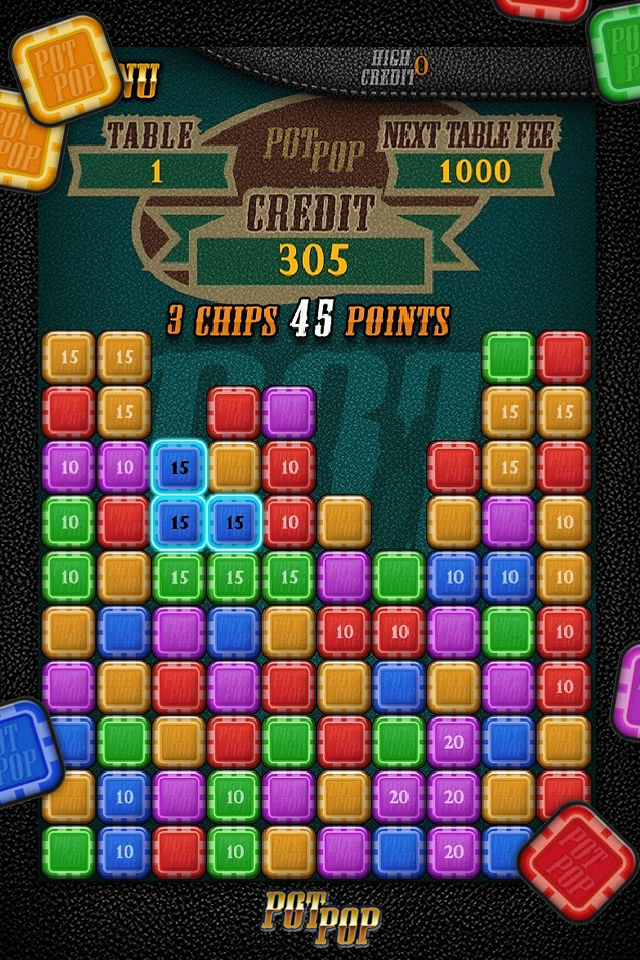Pop the highlighted blue 15 chip beside purple 10

coord(180,467)
